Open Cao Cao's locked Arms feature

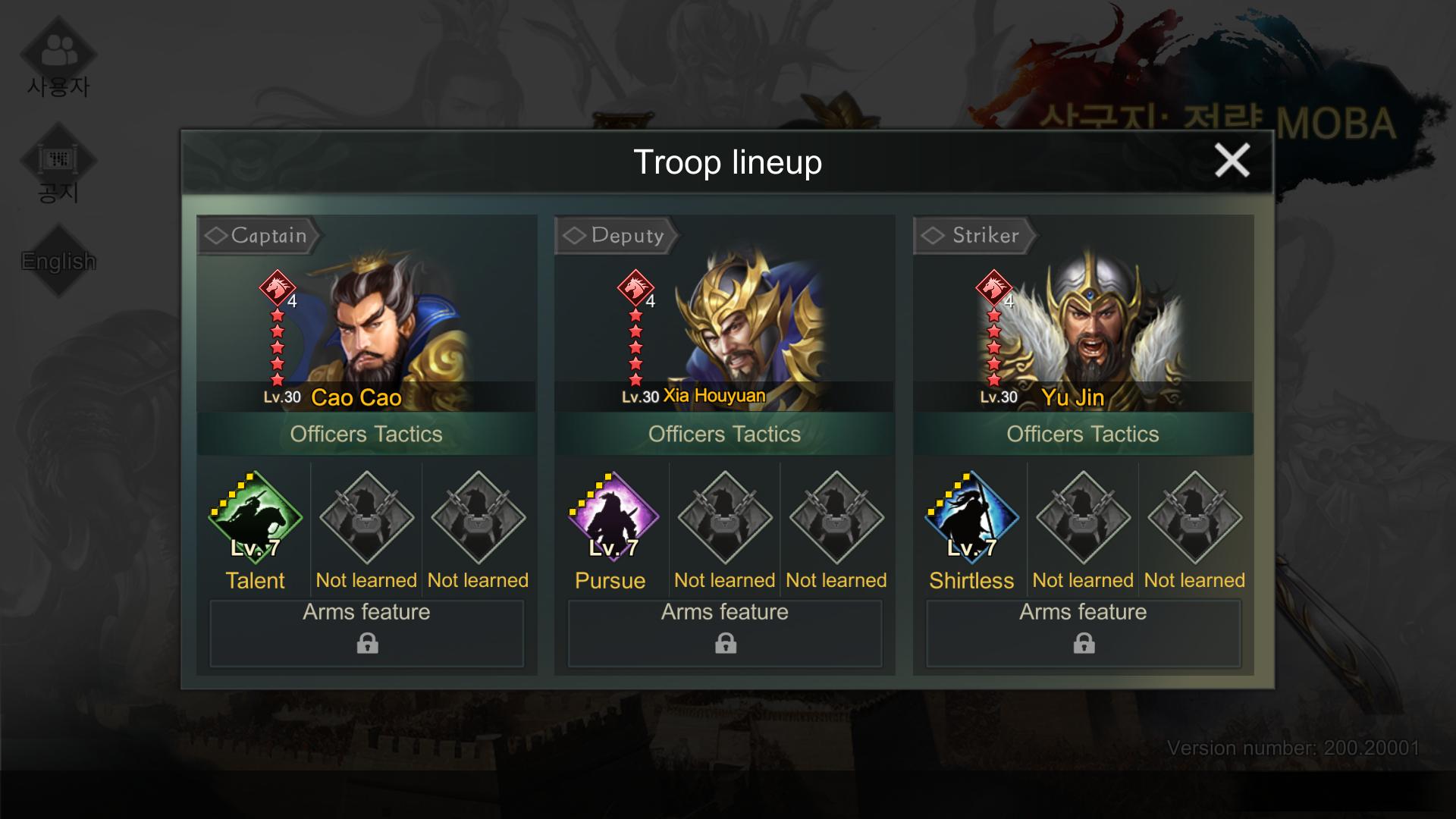point(367,633)
